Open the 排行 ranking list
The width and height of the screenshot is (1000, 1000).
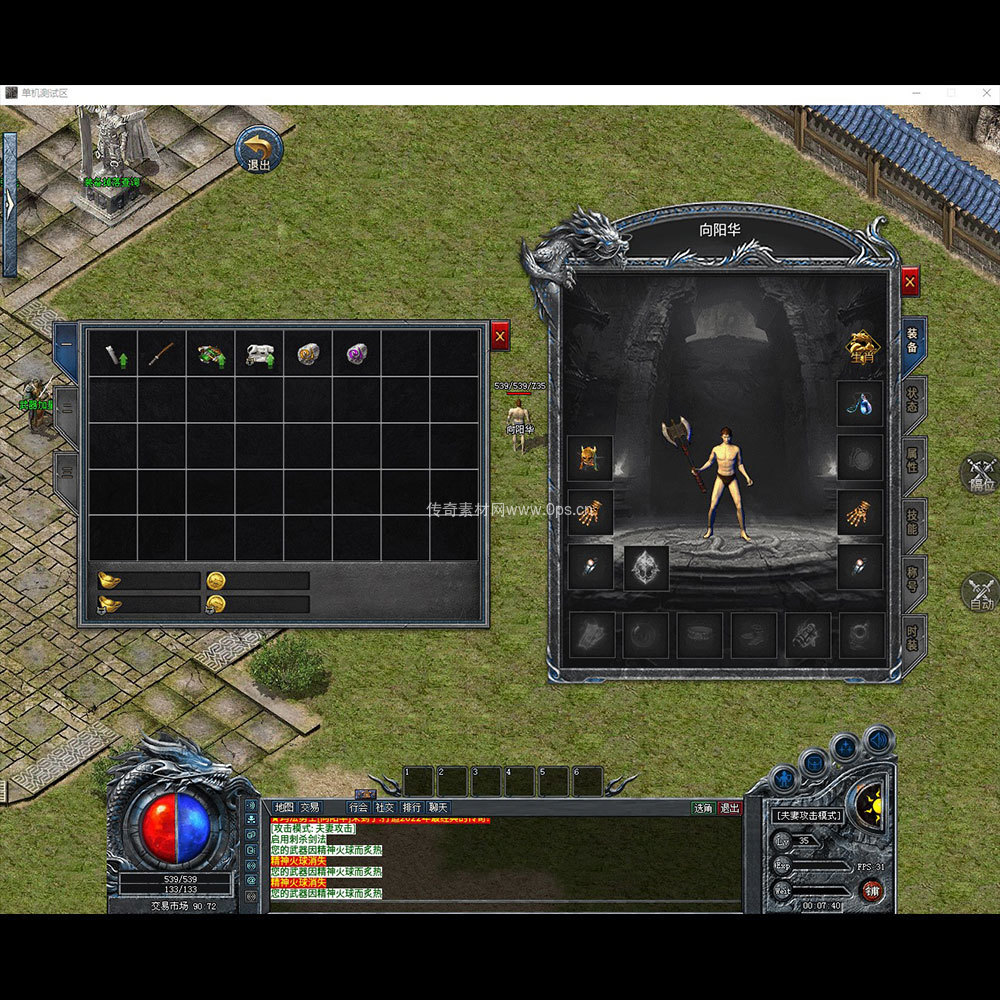tap(411, 807)
